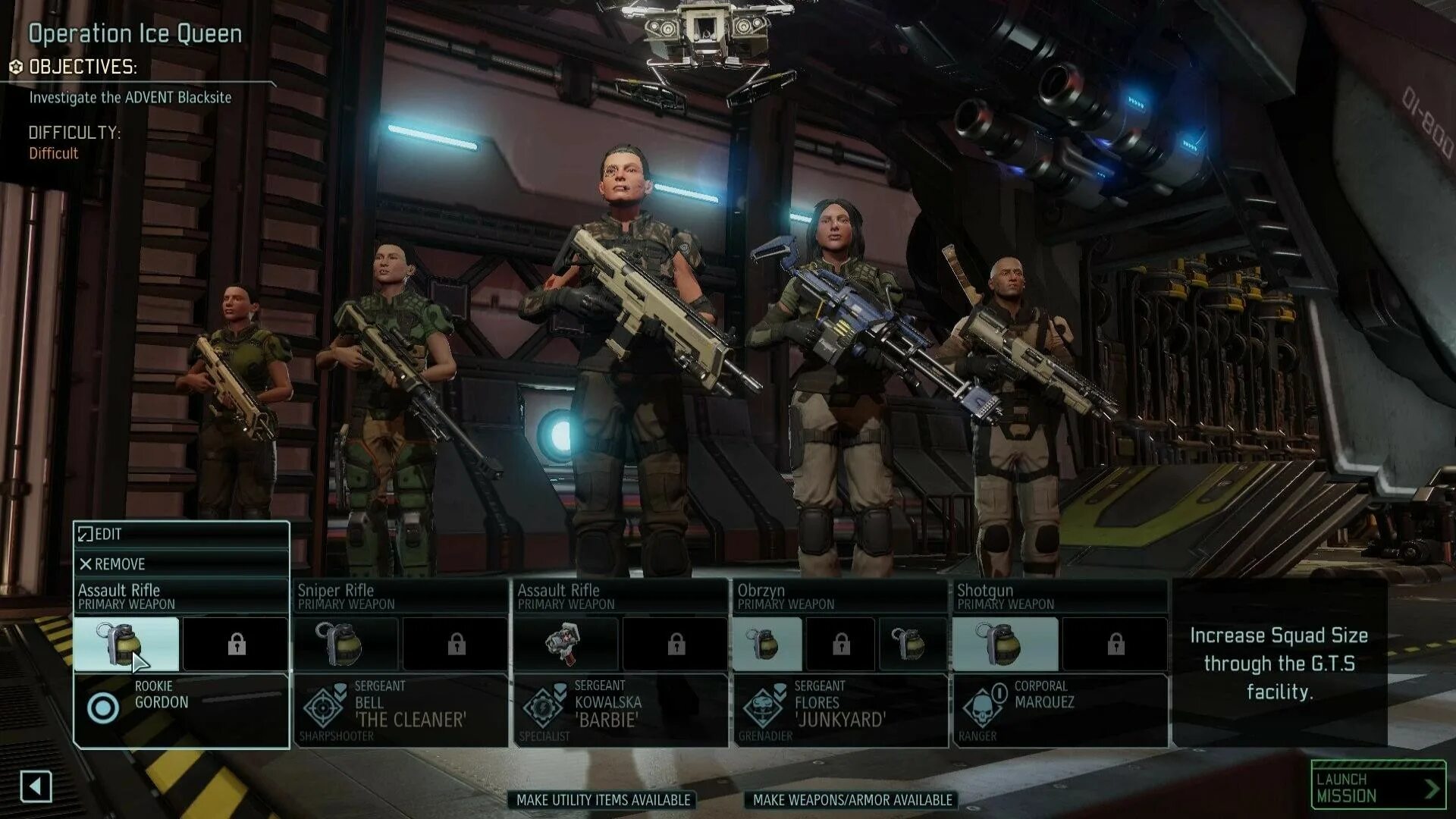This screenshot has width=1456, height=819.
Task: Go back with the arrow button
Action: [36, 786]
